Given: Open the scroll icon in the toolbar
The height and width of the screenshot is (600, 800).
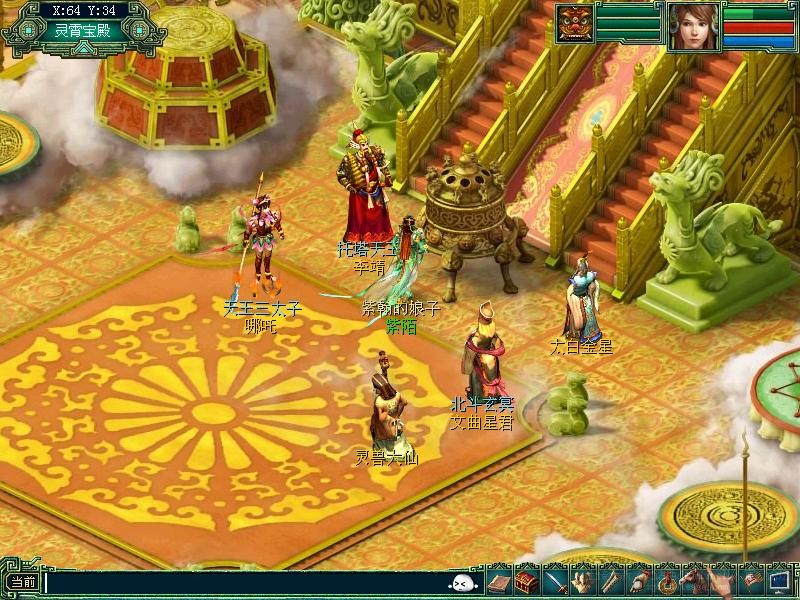Looking at the screenshot, I should [609, 580].
